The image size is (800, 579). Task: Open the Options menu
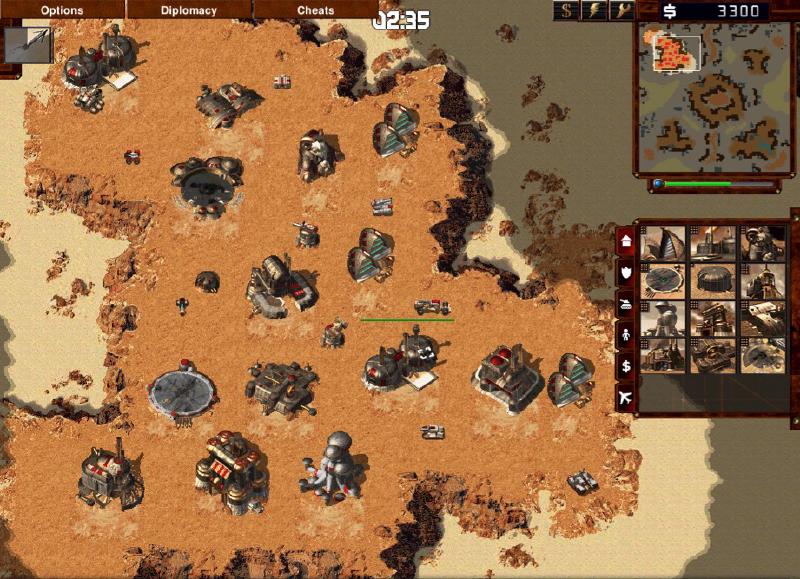(x=62, y=11)
